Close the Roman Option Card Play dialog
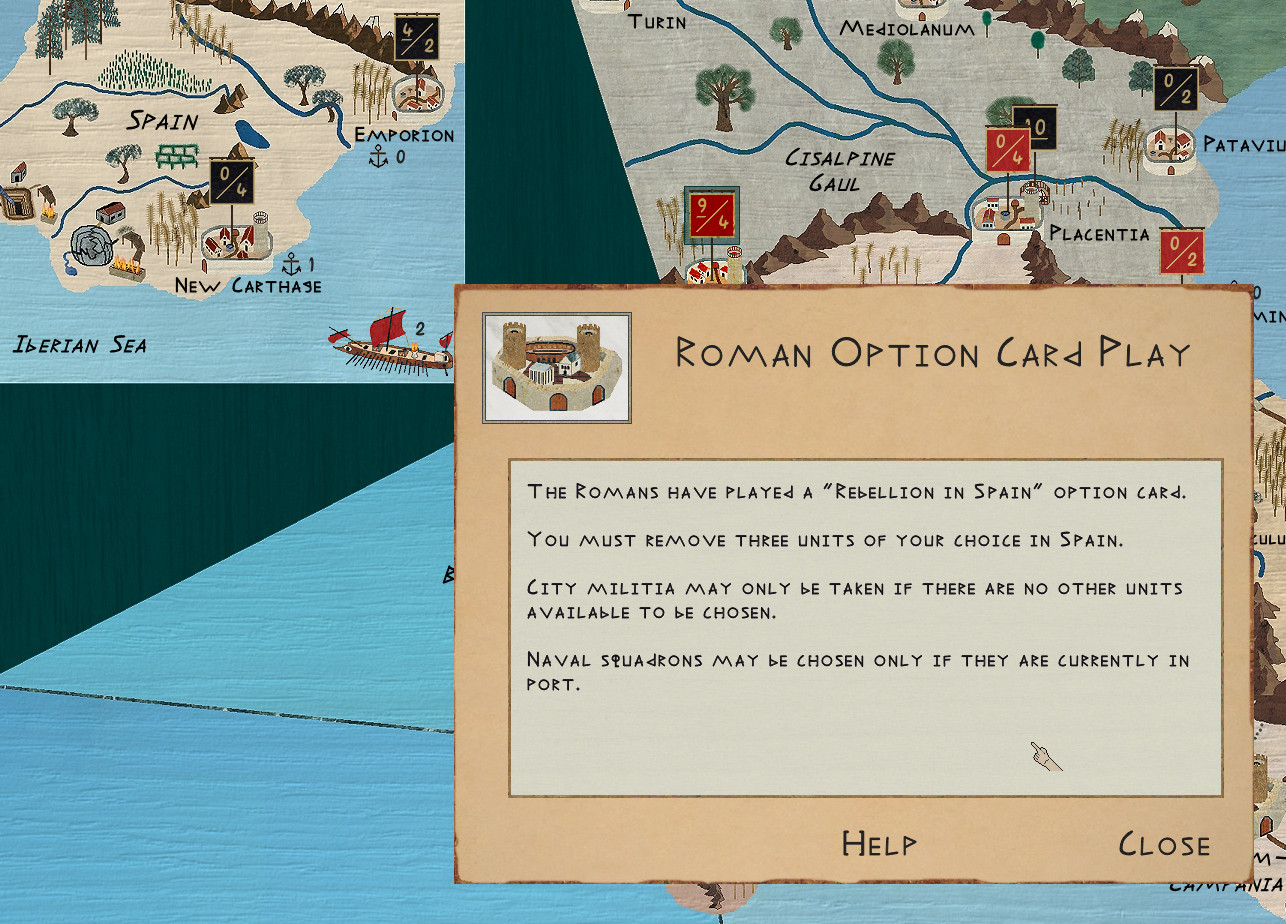The image size is (1286, 924). tap(1163, 844)
